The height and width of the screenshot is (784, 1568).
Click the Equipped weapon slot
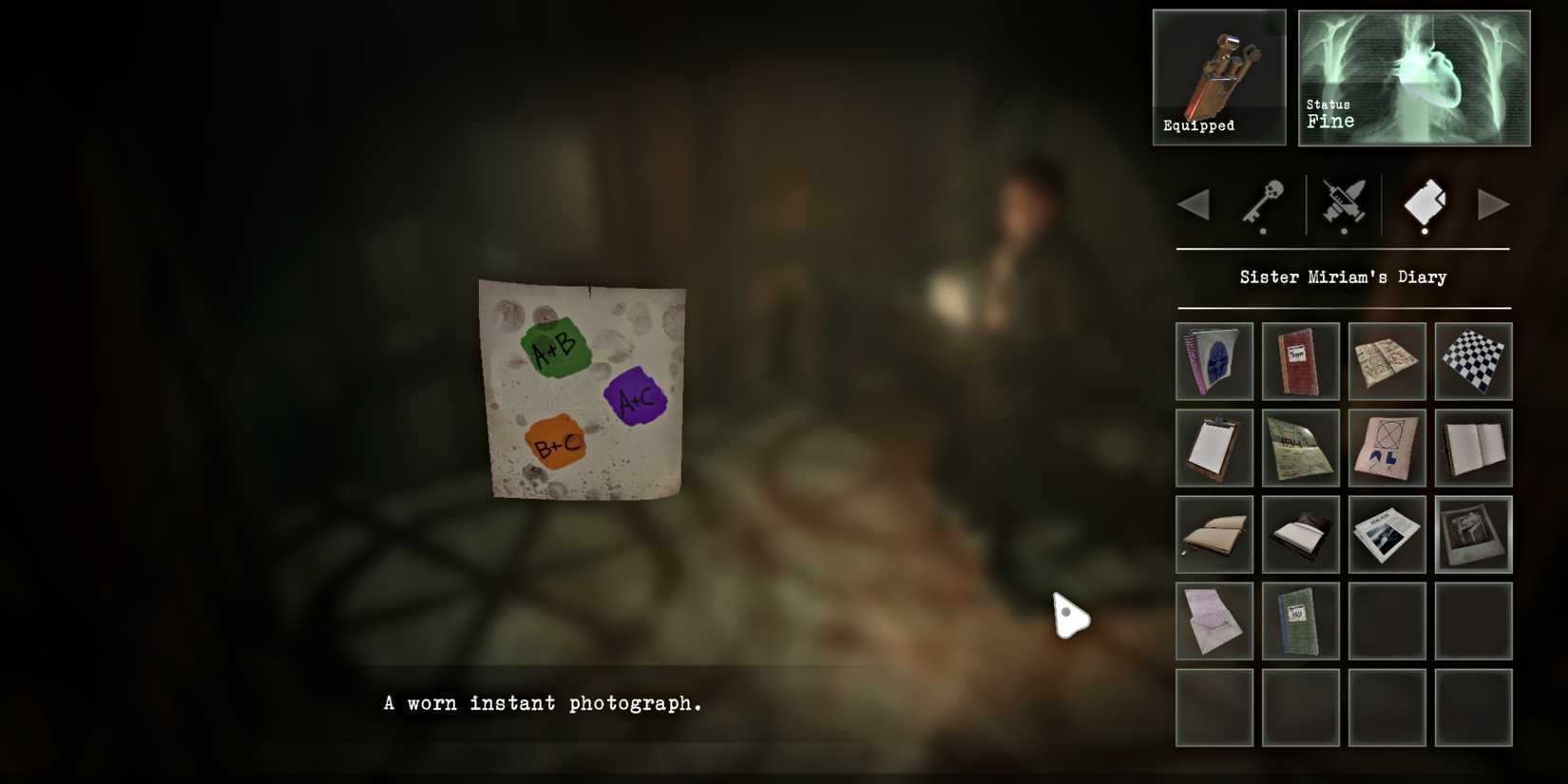(x=1219, y=76)
